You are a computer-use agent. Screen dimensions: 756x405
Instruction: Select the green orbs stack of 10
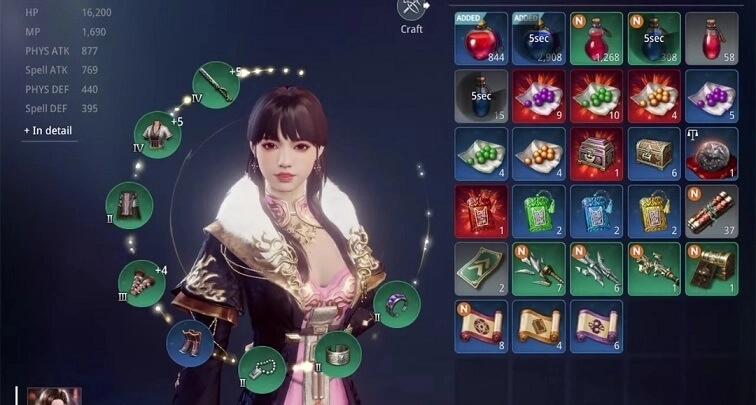click(596, 95)
